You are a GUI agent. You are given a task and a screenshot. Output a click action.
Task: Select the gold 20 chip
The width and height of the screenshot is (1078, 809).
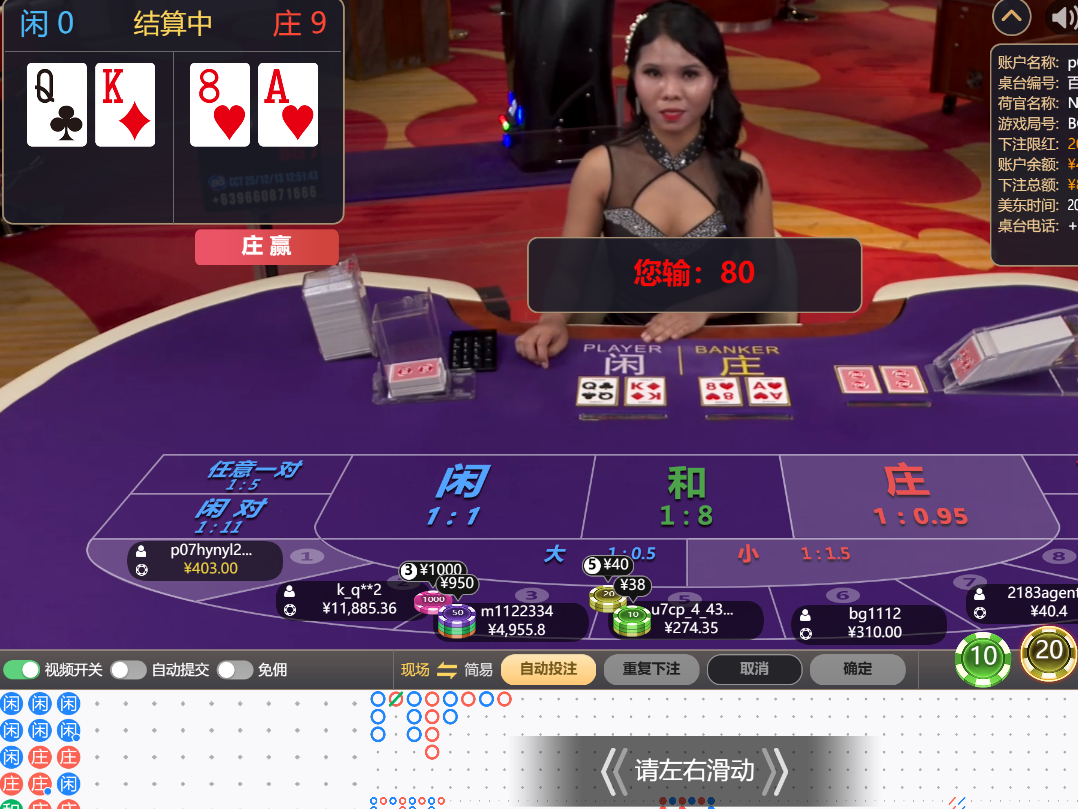click(1048, 652)
